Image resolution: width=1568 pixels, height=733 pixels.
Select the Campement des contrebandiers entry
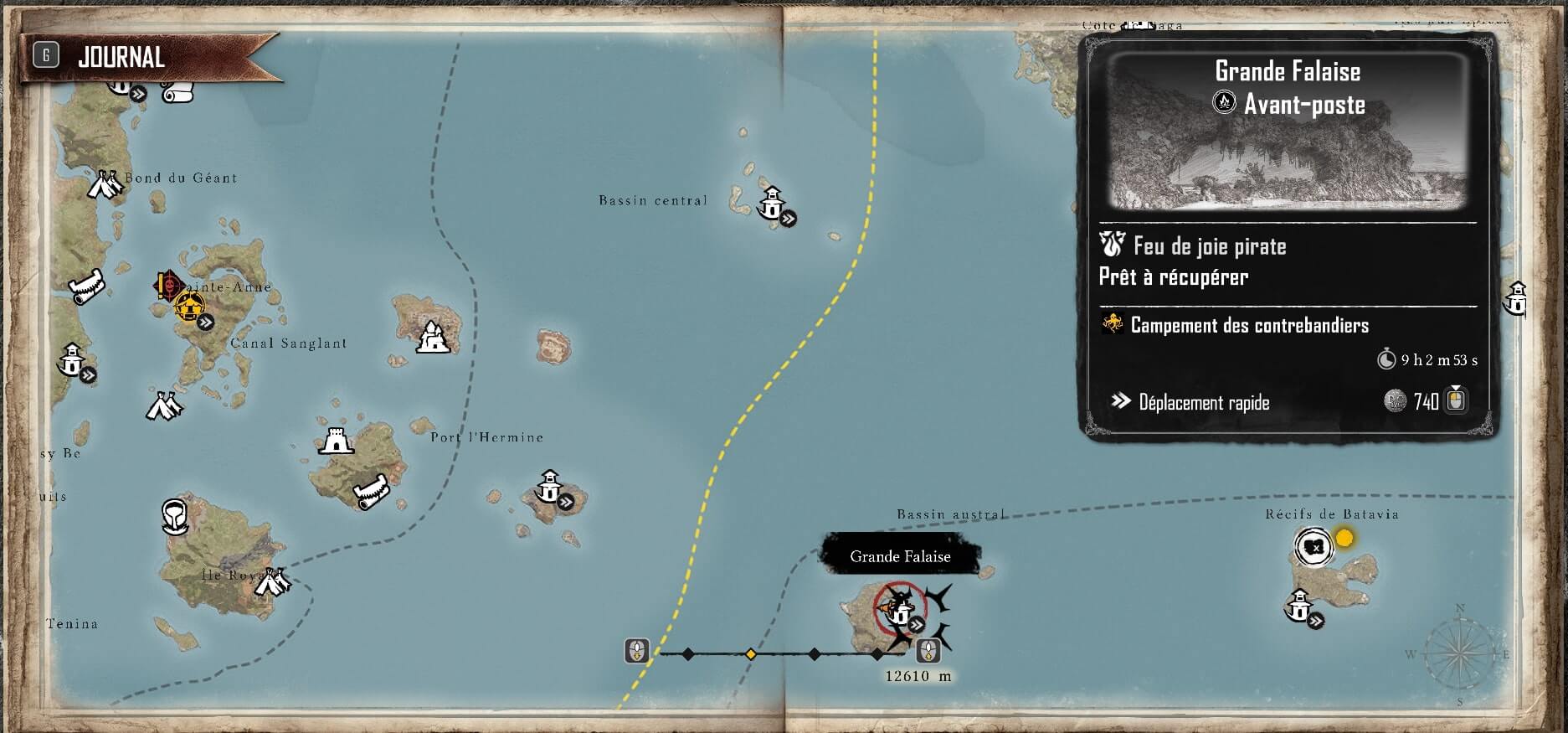point(1249,326)
